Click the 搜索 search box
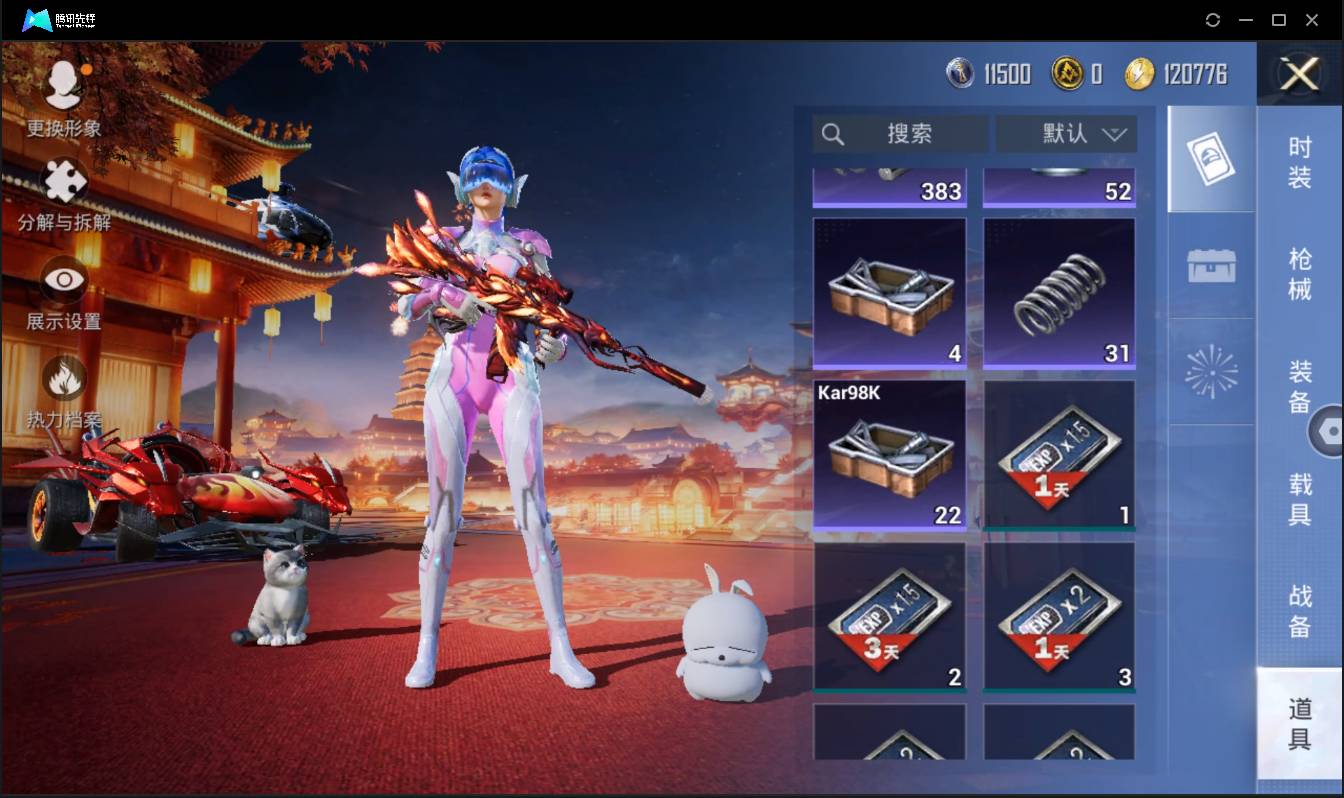The width and height of the screenshot is (1344, 798). 900,134
